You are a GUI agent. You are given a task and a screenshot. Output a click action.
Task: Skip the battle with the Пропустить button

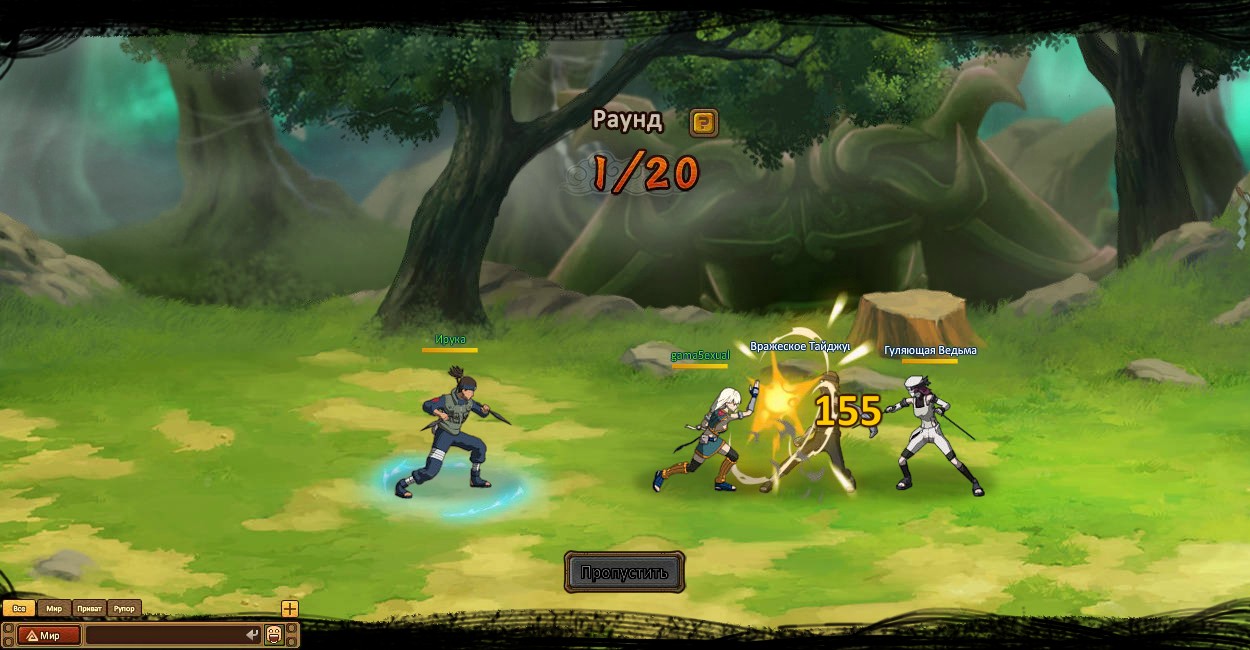pos(624,573)
